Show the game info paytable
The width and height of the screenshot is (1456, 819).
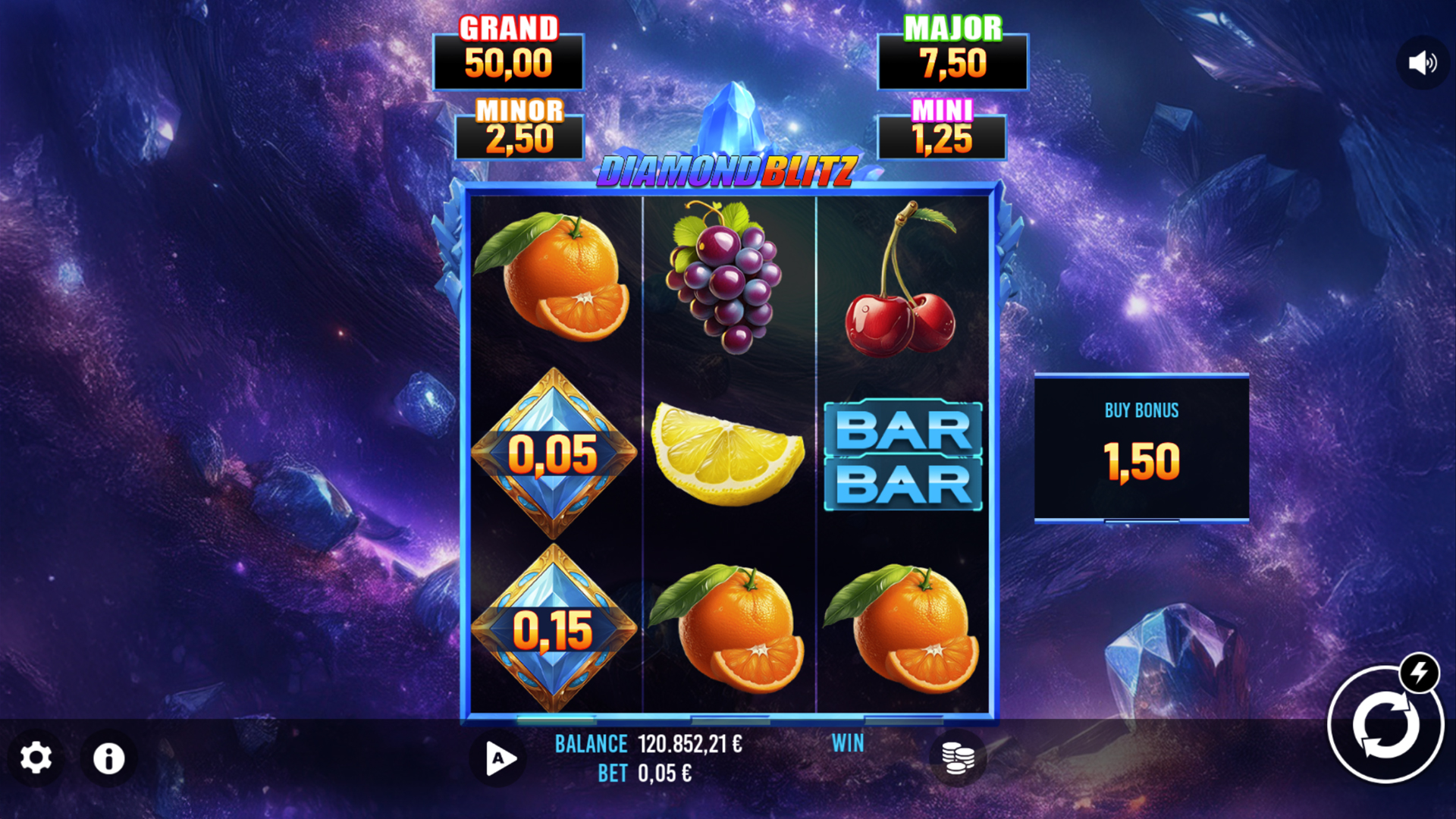(108, 758)
